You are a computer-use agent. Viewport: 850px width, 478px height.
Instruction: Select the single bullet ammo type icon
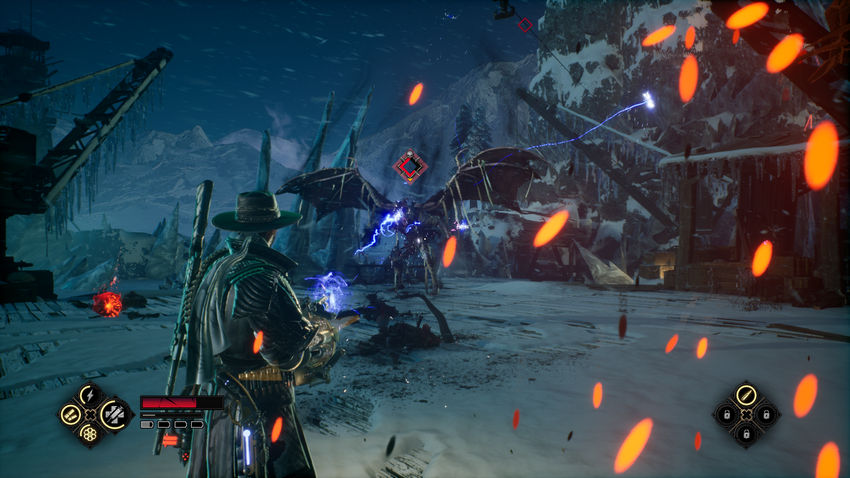[x=745, y=394]
